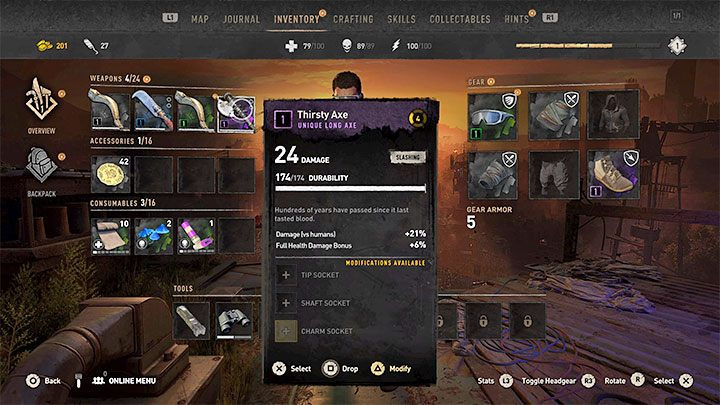Select the Overview category
This screenshot has height=405, width=720.
coord(42,103)
